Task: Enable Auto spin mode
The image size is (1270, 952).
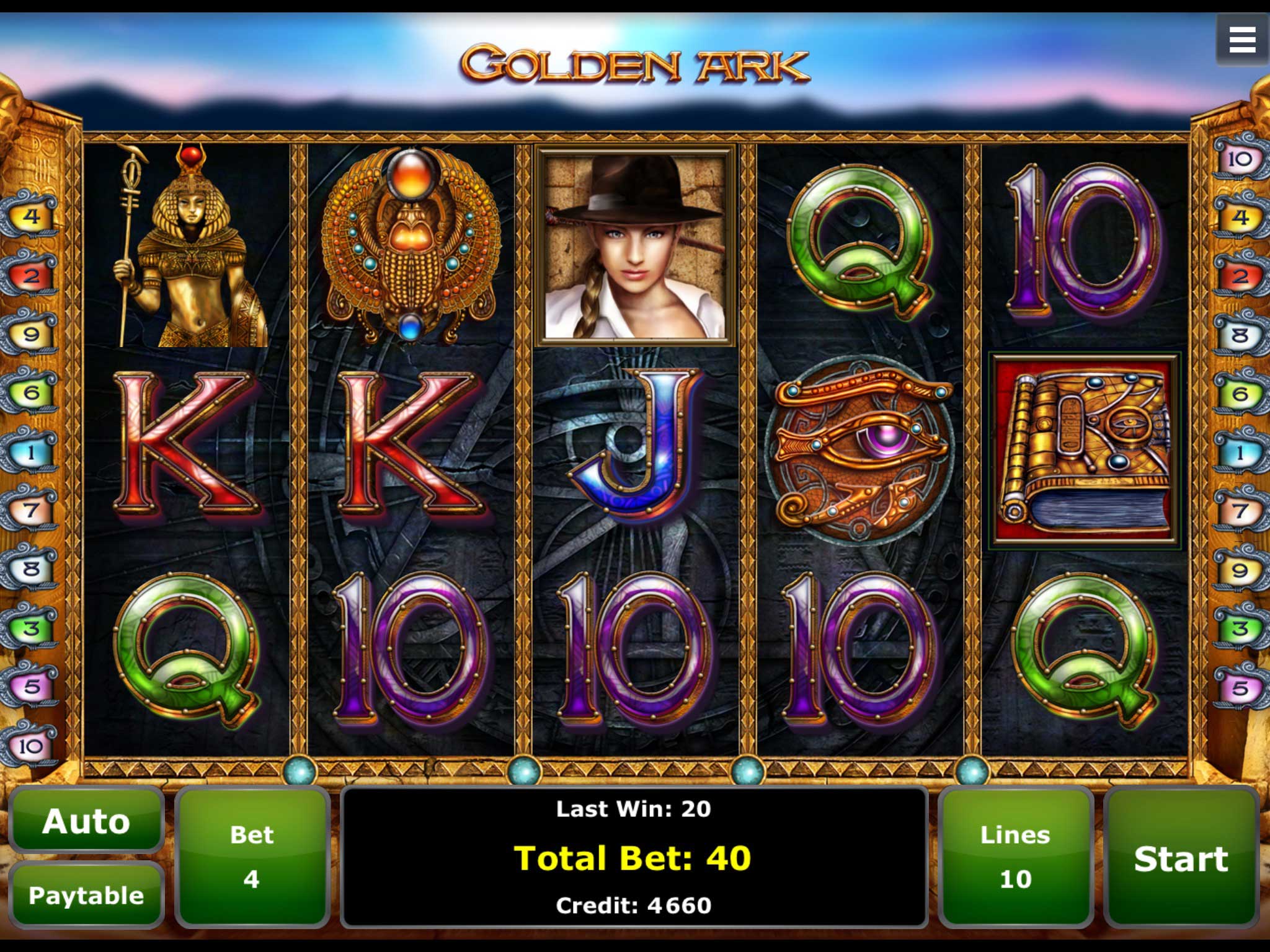Action: (86, 821)
